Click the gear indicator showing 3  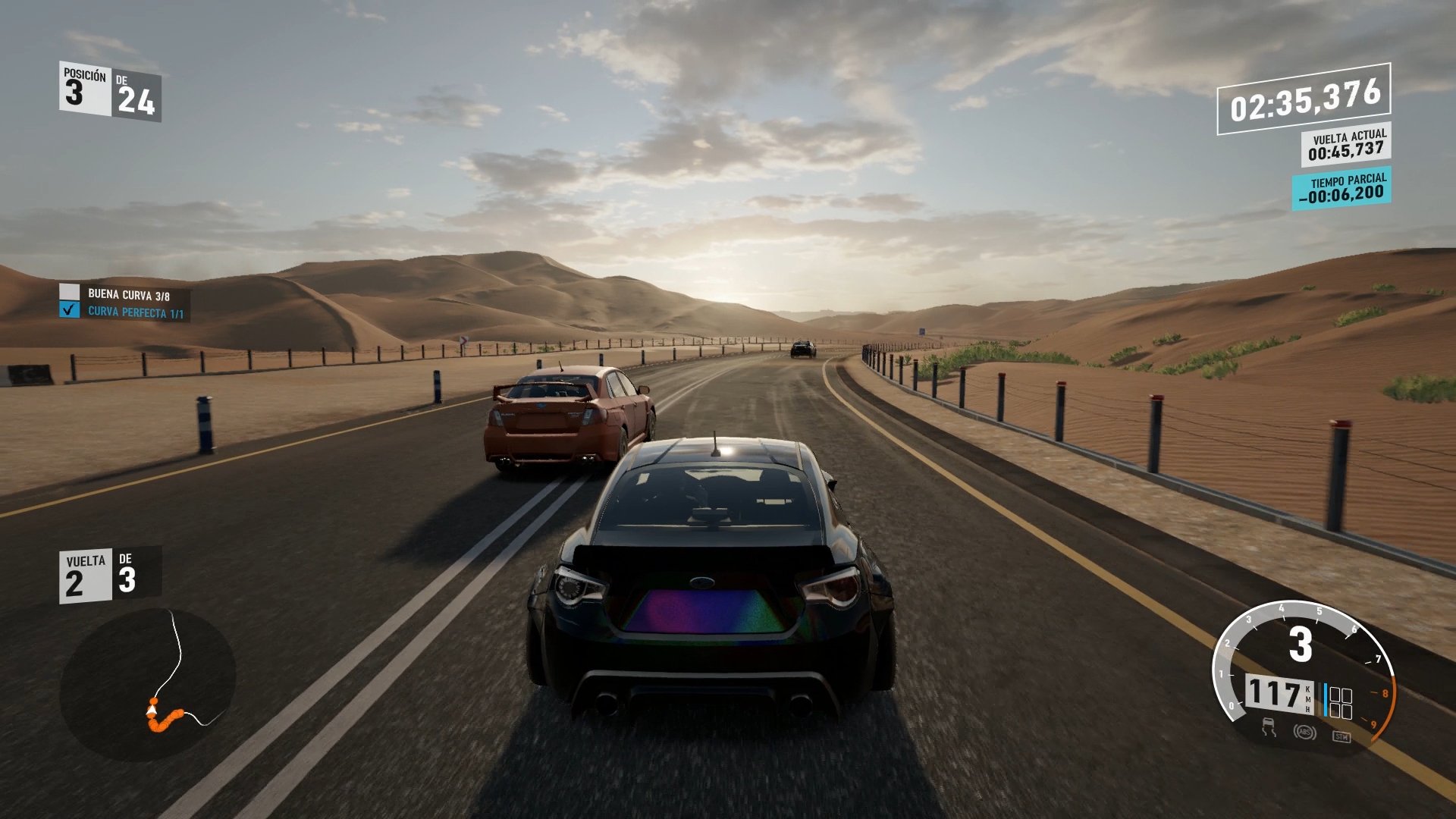1301,642
